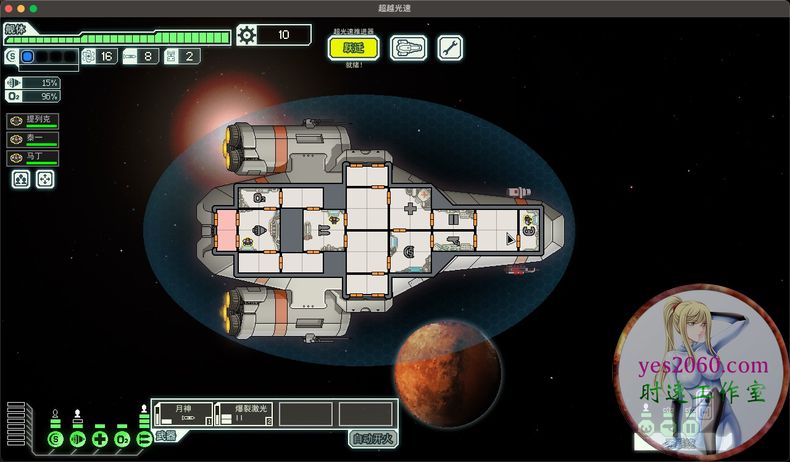Screen dimensions: 790x462
Task: Select crew member 秦一
Action: click(32, 140)
